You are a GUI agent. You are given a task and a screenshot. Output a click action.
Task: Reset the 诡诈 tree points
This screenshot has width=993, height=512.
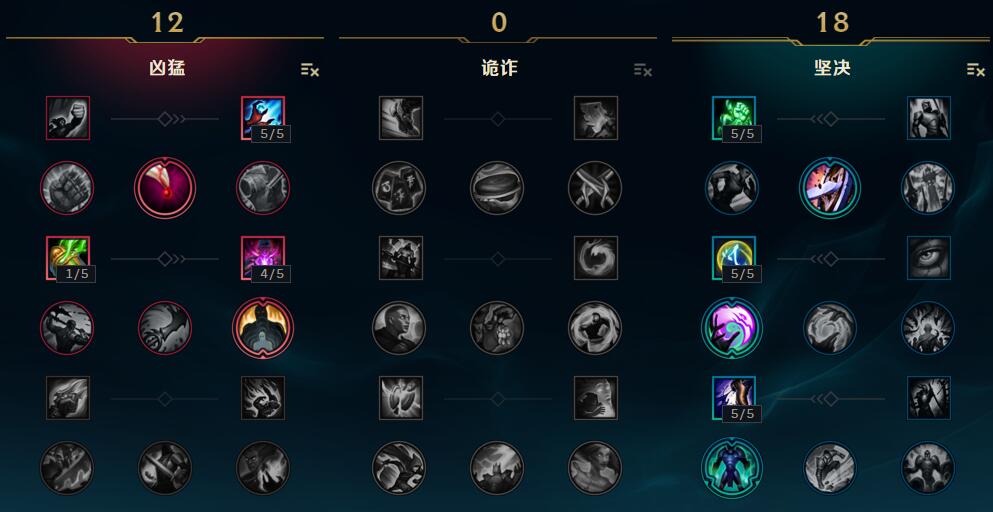click(643, 70)
